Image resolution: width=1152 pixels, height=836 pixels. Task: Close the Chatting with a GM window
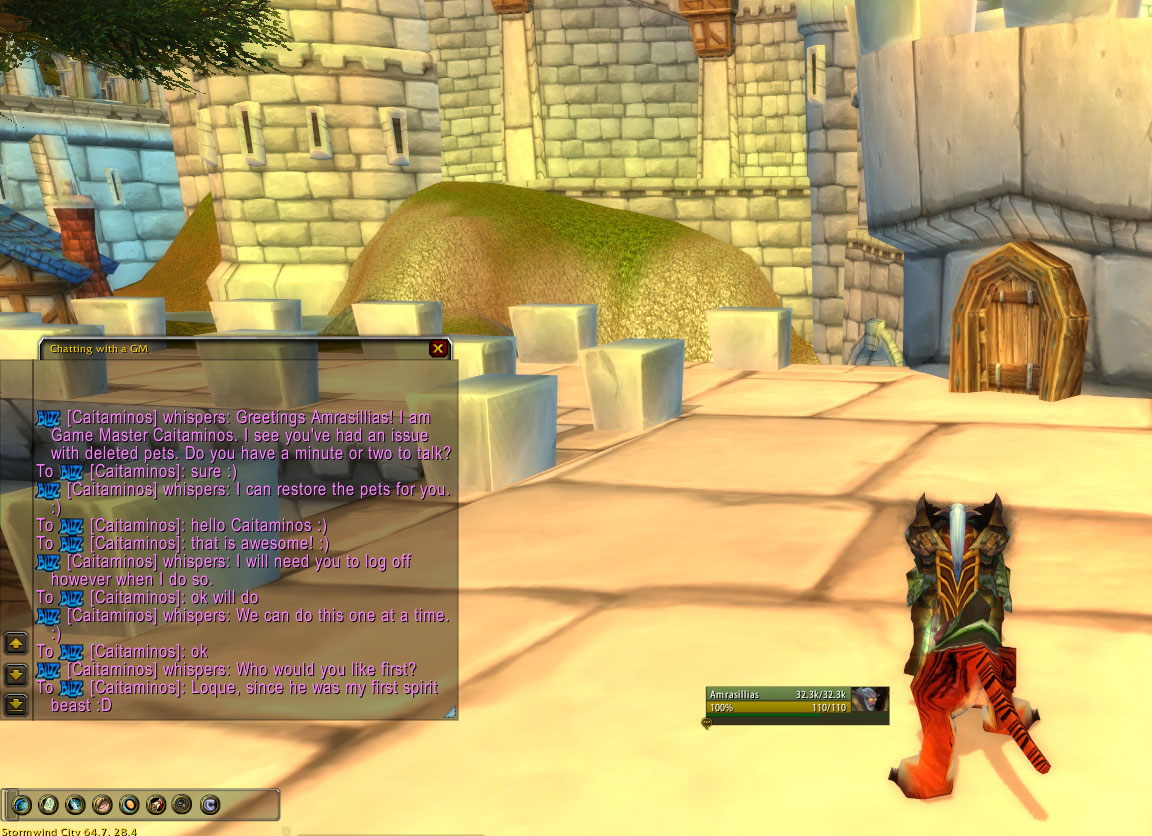coord(438,349)
